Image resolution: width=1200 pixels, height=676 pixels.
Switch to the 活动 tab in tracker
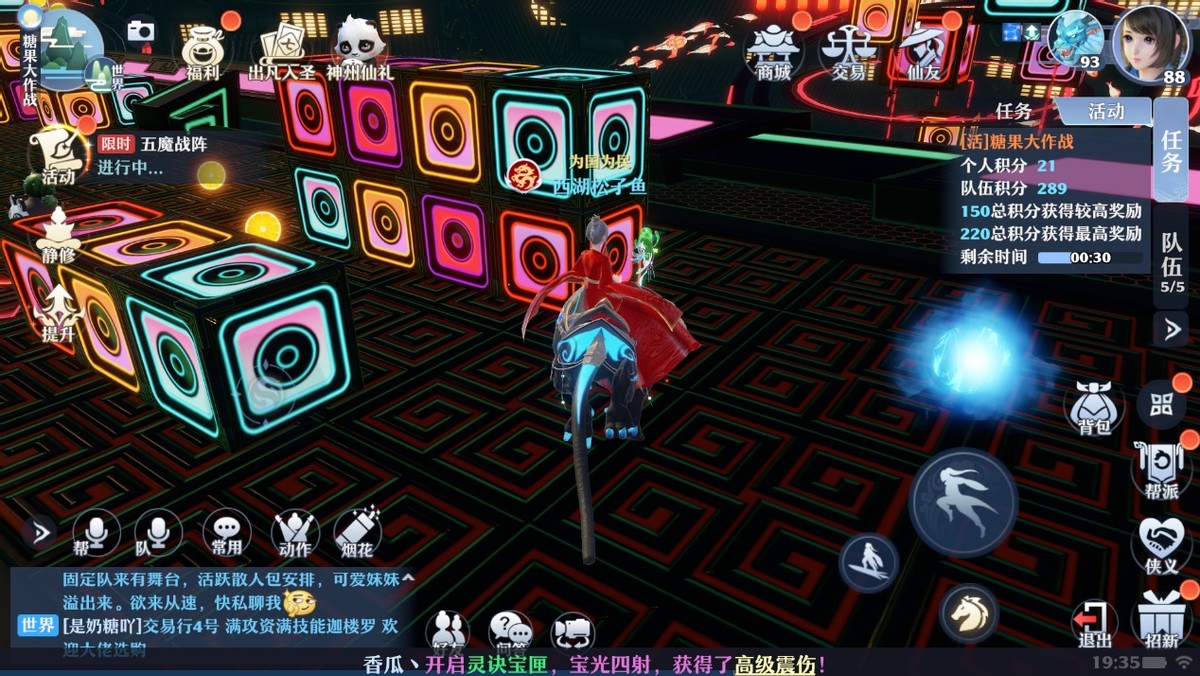point(1106,111)
